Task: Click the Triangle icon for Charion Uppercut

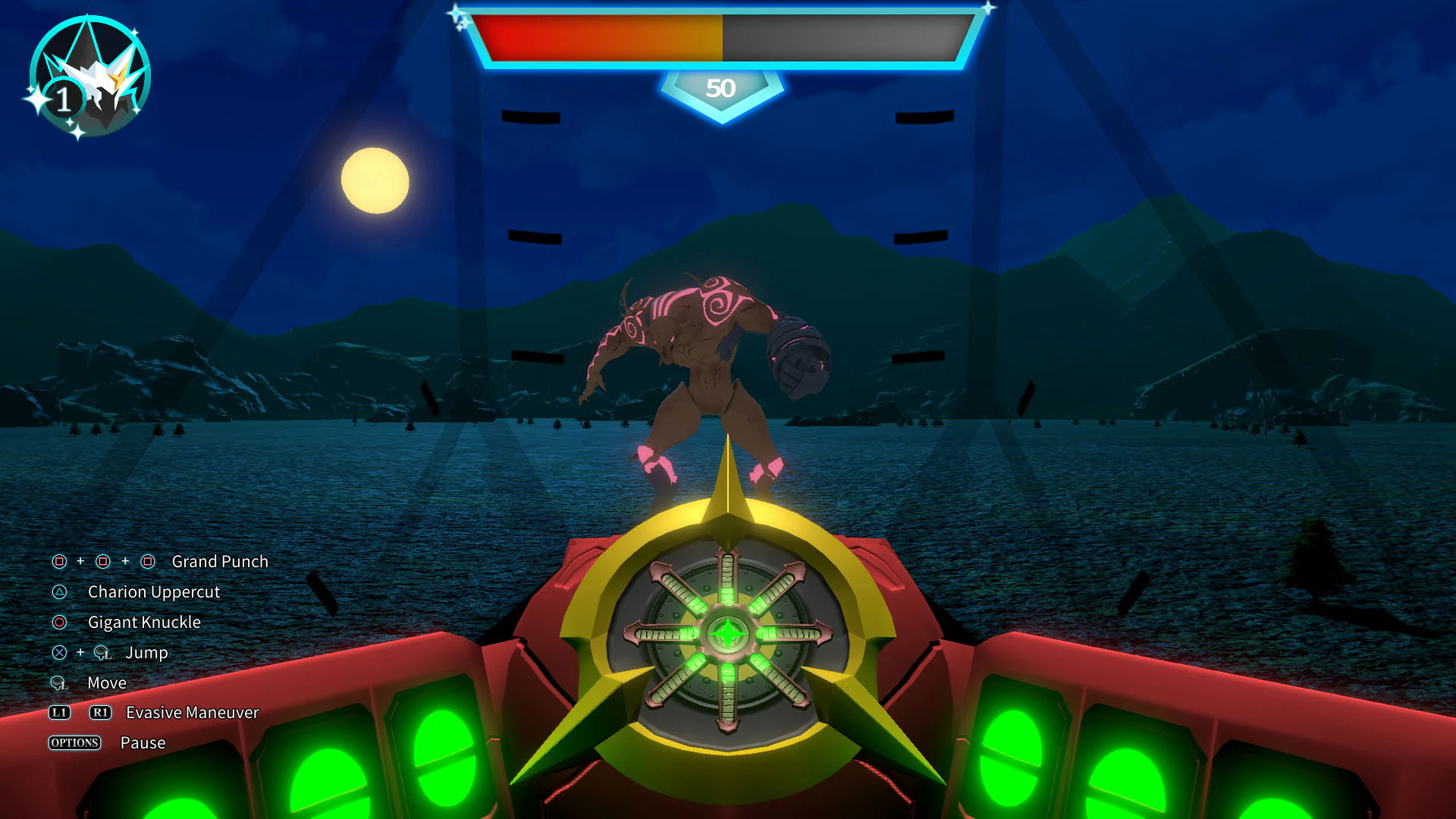Action: (58, 592)
